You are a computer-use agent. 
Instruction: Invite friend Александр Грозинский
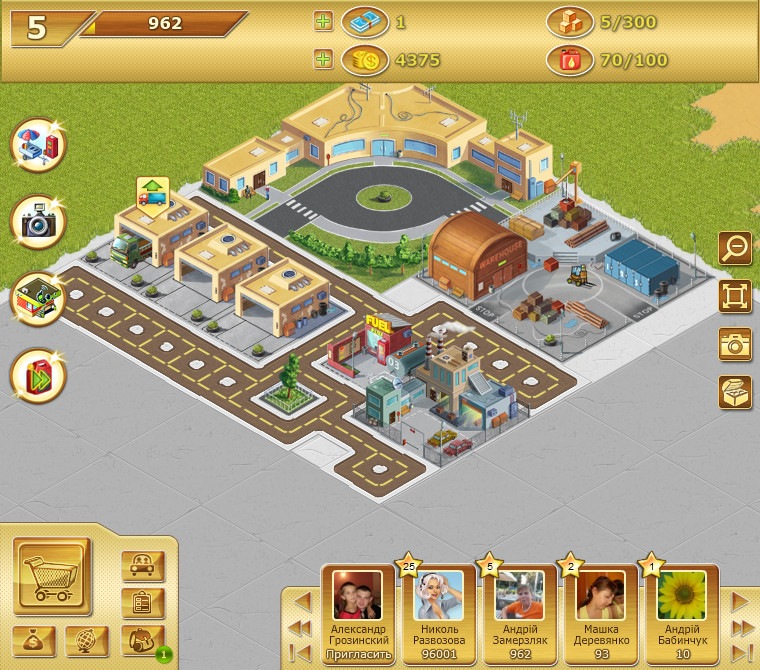[358, 655]
